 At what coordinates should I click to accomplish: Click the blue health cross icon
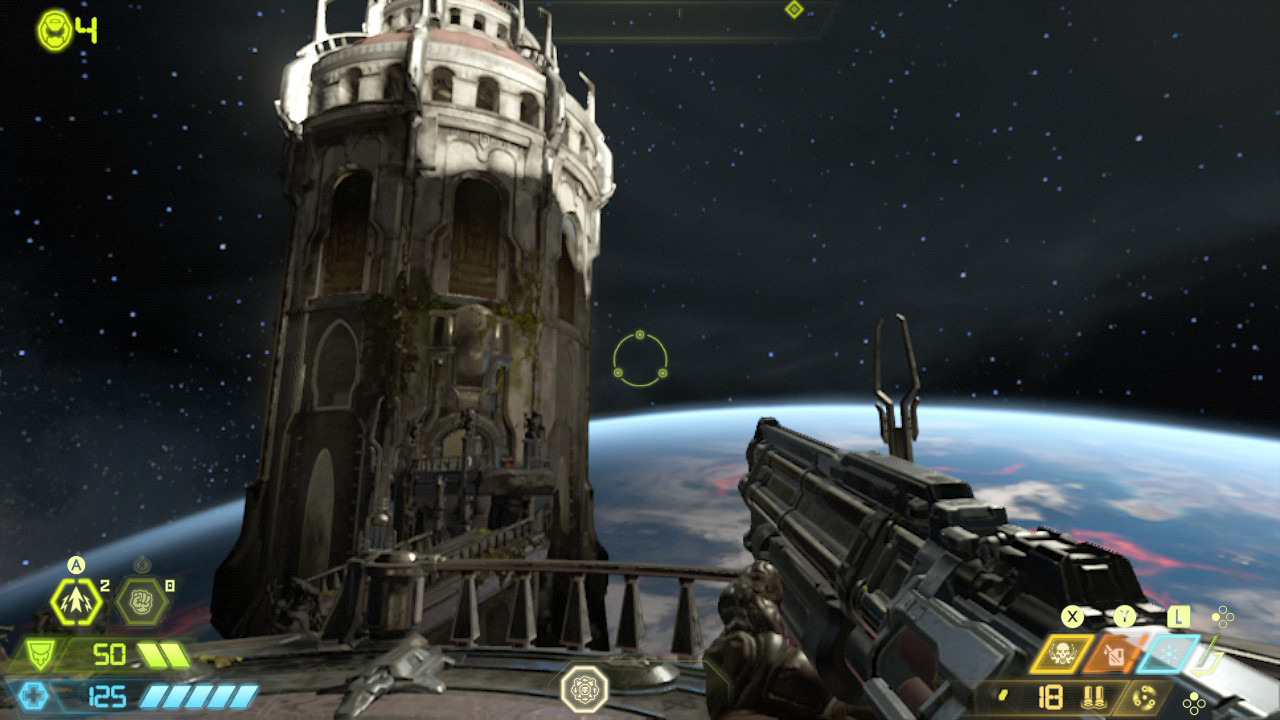(33, 696)
